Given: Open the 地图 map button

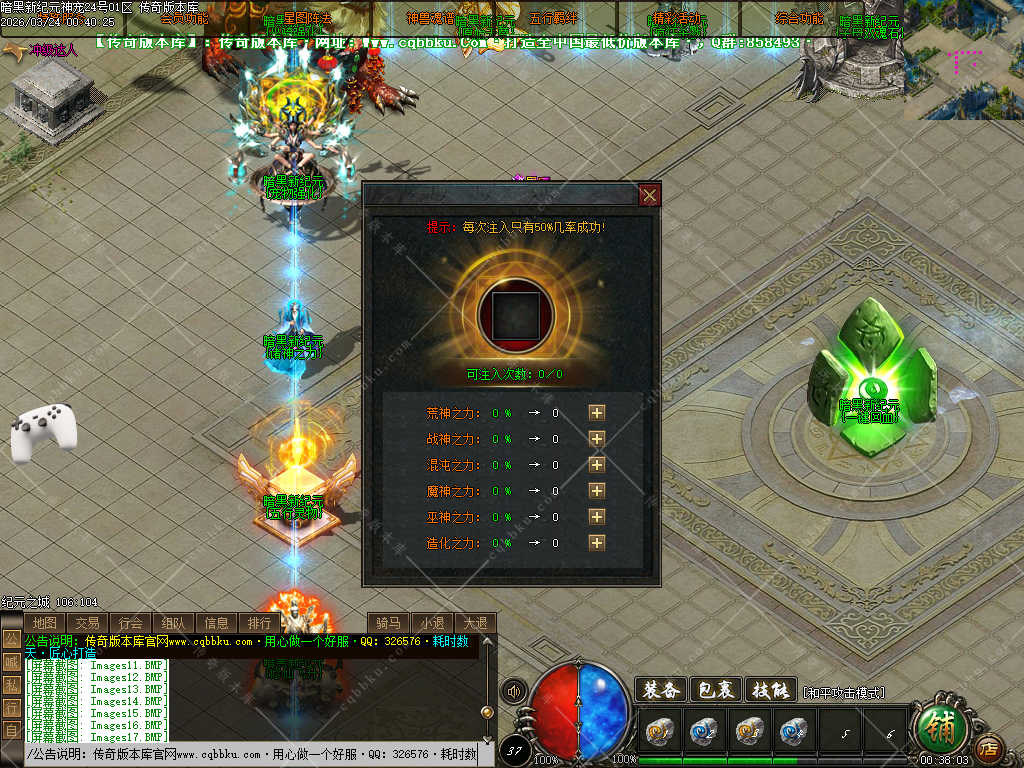Looking at the screenshot, I should tap(45, 623).
